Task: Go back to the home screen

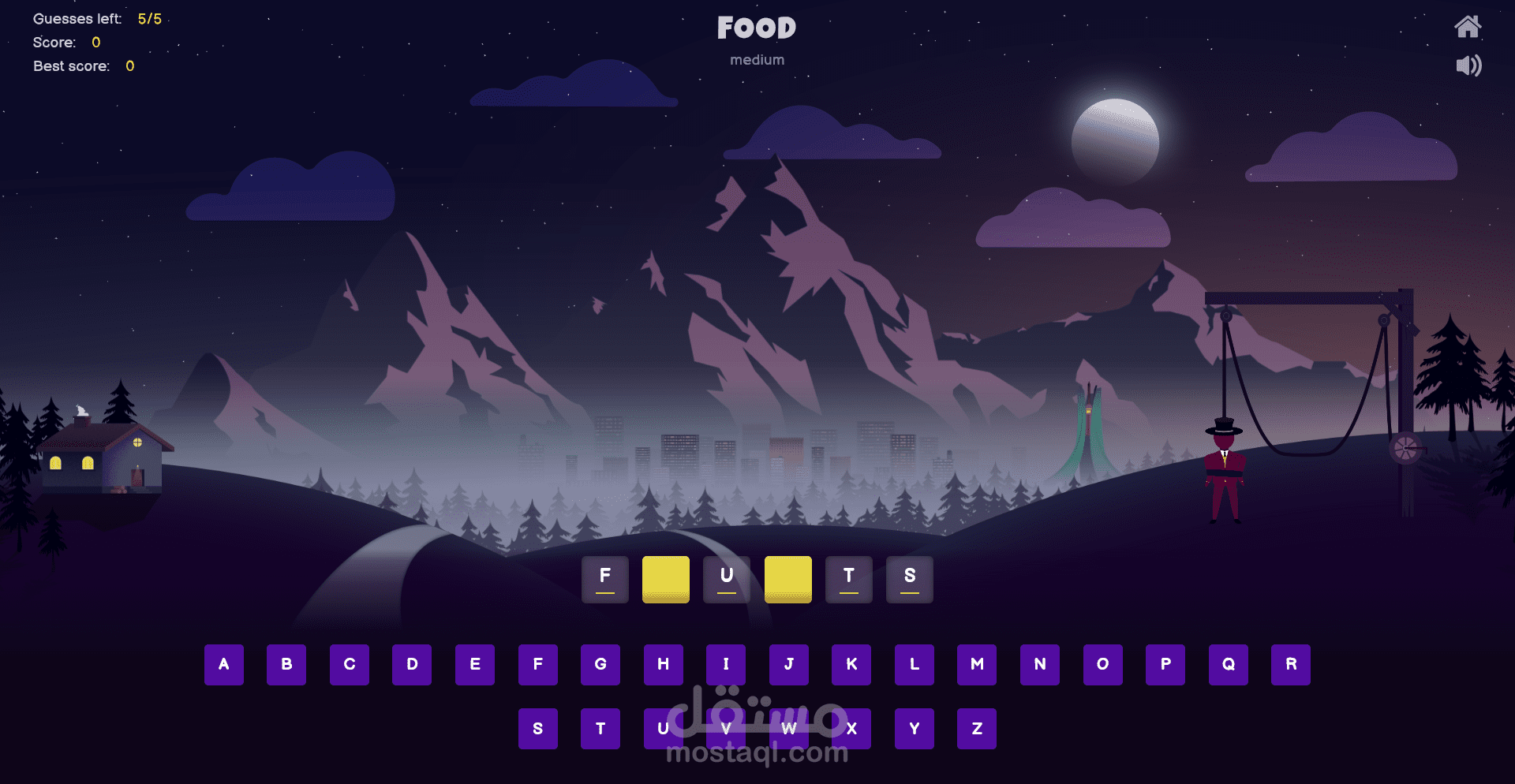Action: click(x=1467, y=27)
